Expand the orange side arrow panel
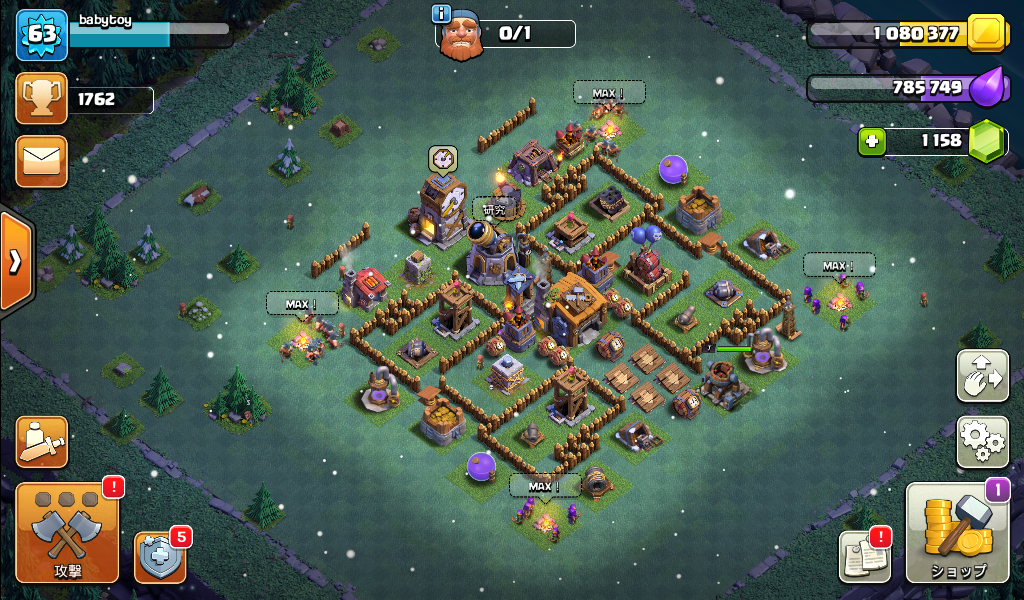 tap(16, 262)
